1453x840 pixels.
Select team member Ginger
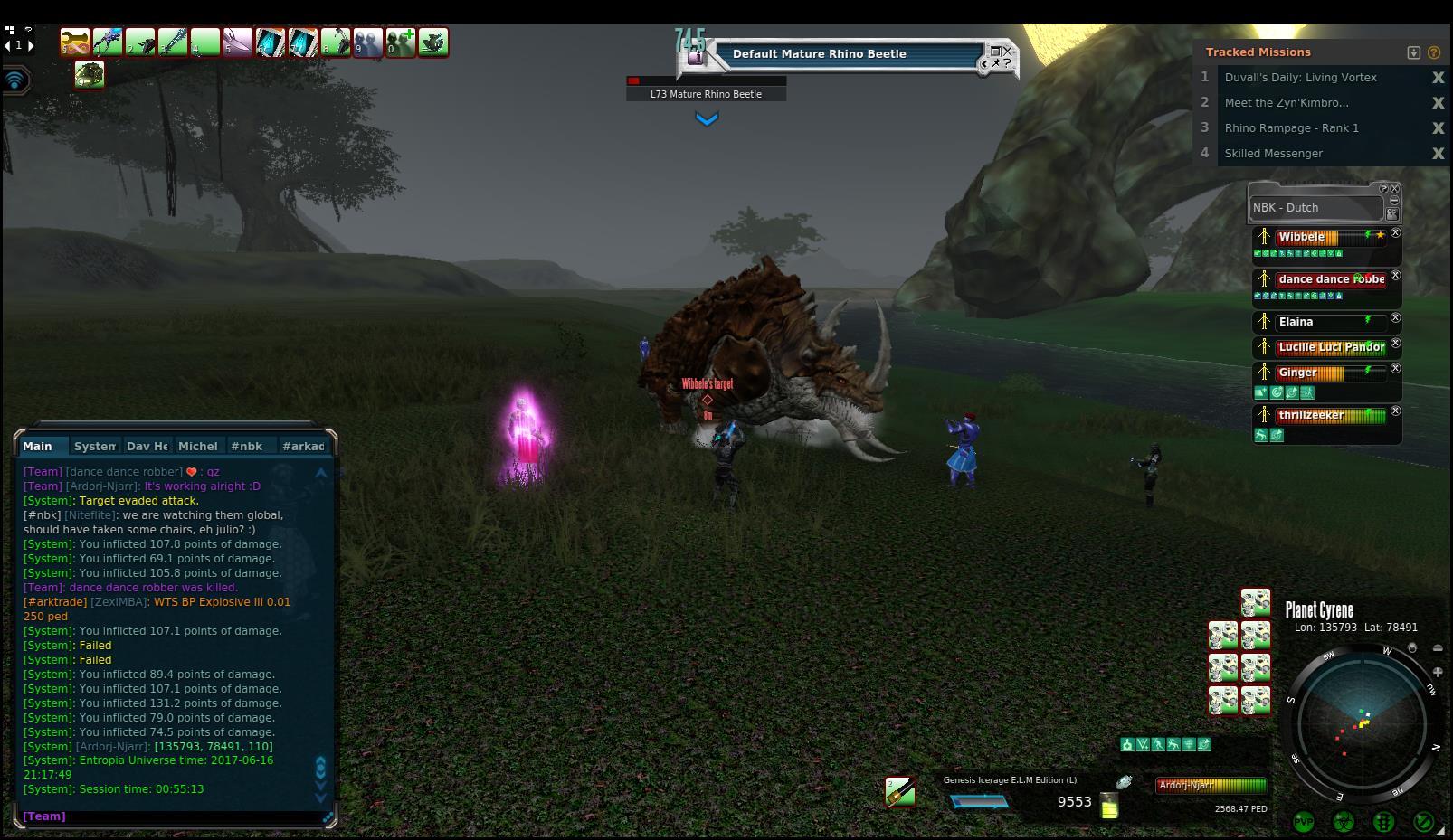point(1297,373)
